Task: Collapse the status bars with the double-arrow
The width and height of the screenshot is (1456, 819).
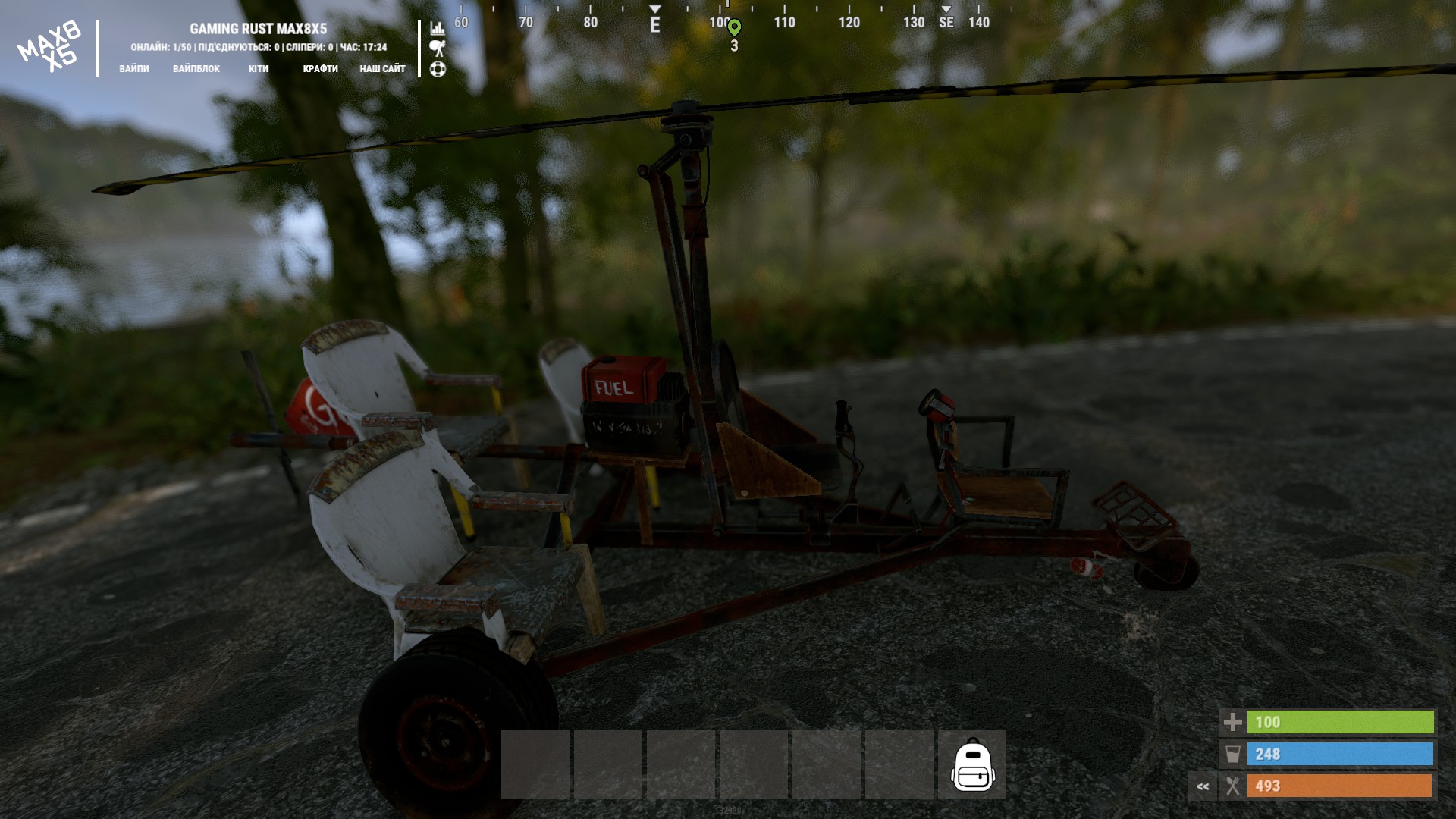Action: pos(1203,786)
